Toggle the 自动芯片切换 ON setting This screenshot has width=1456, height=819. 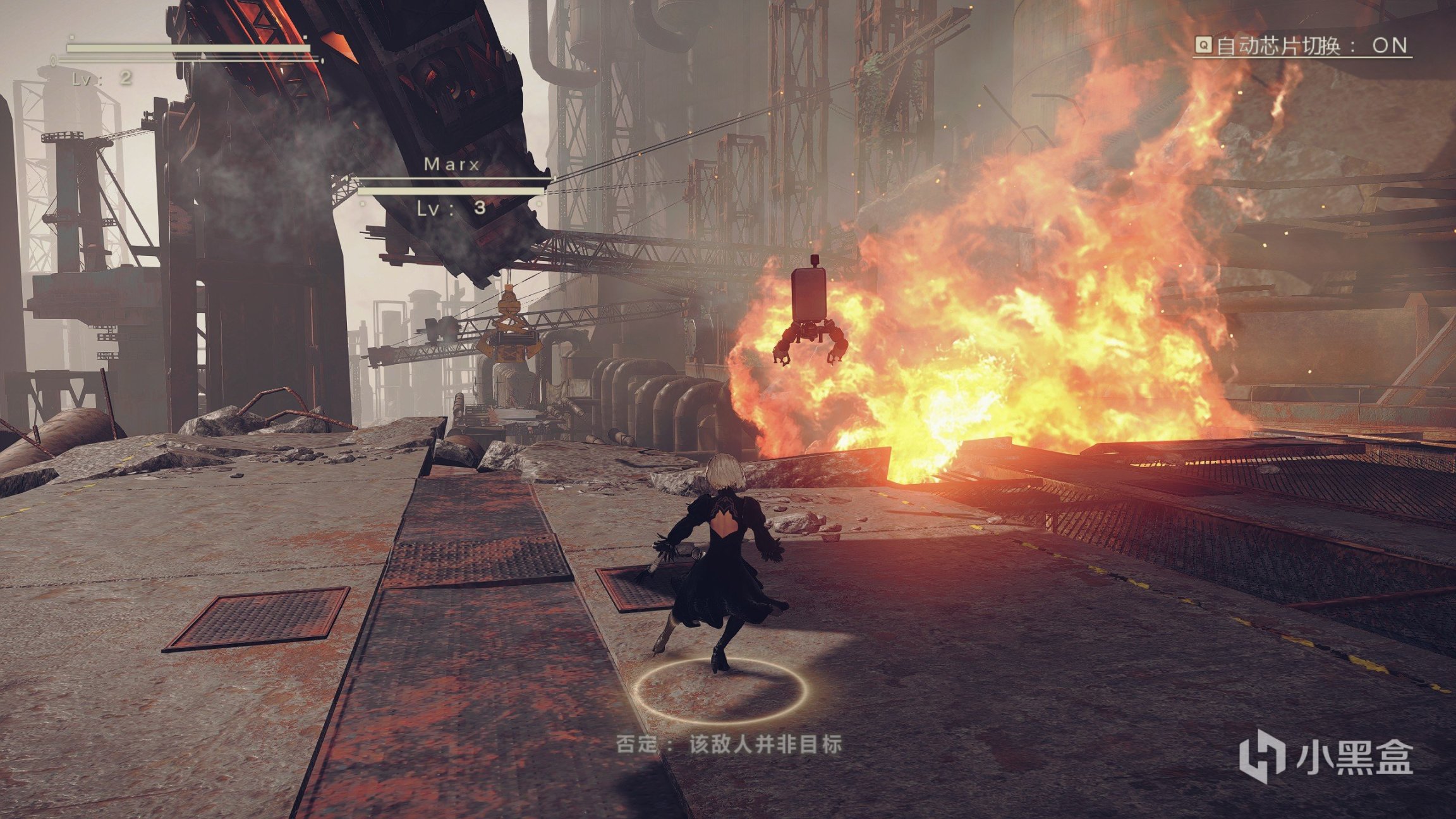pos(1302,45)
